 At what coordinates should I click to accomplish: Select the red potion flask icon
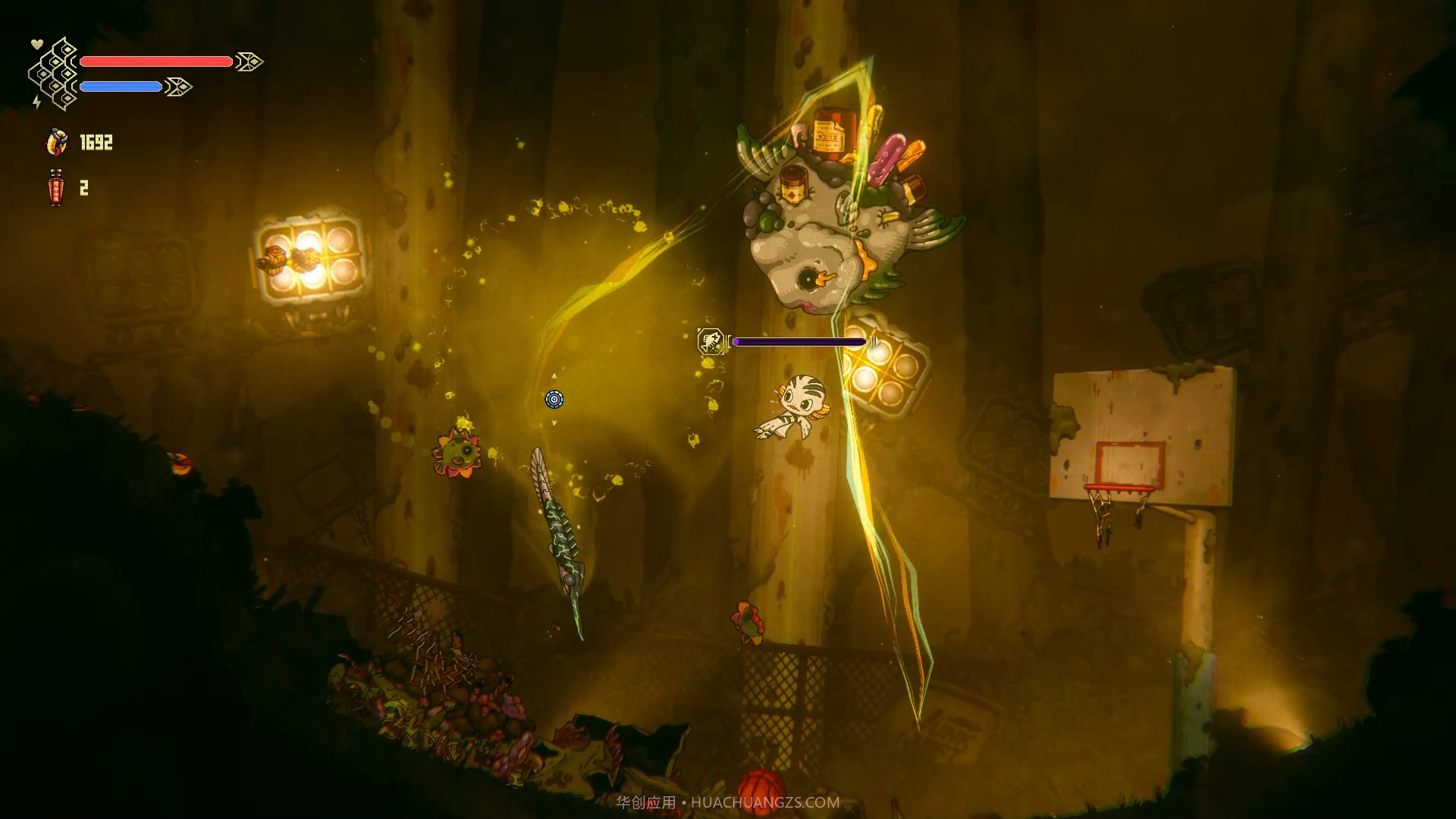tap(55, 187)
